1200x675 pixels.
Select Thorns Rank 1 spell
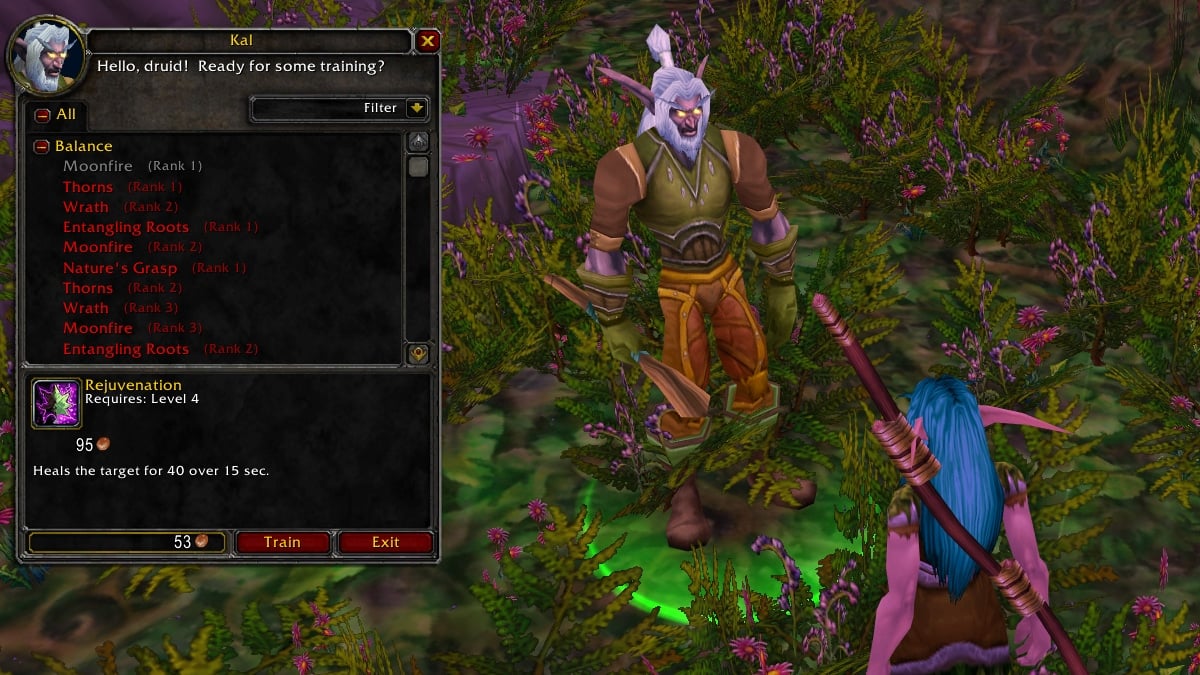(88, 187)
